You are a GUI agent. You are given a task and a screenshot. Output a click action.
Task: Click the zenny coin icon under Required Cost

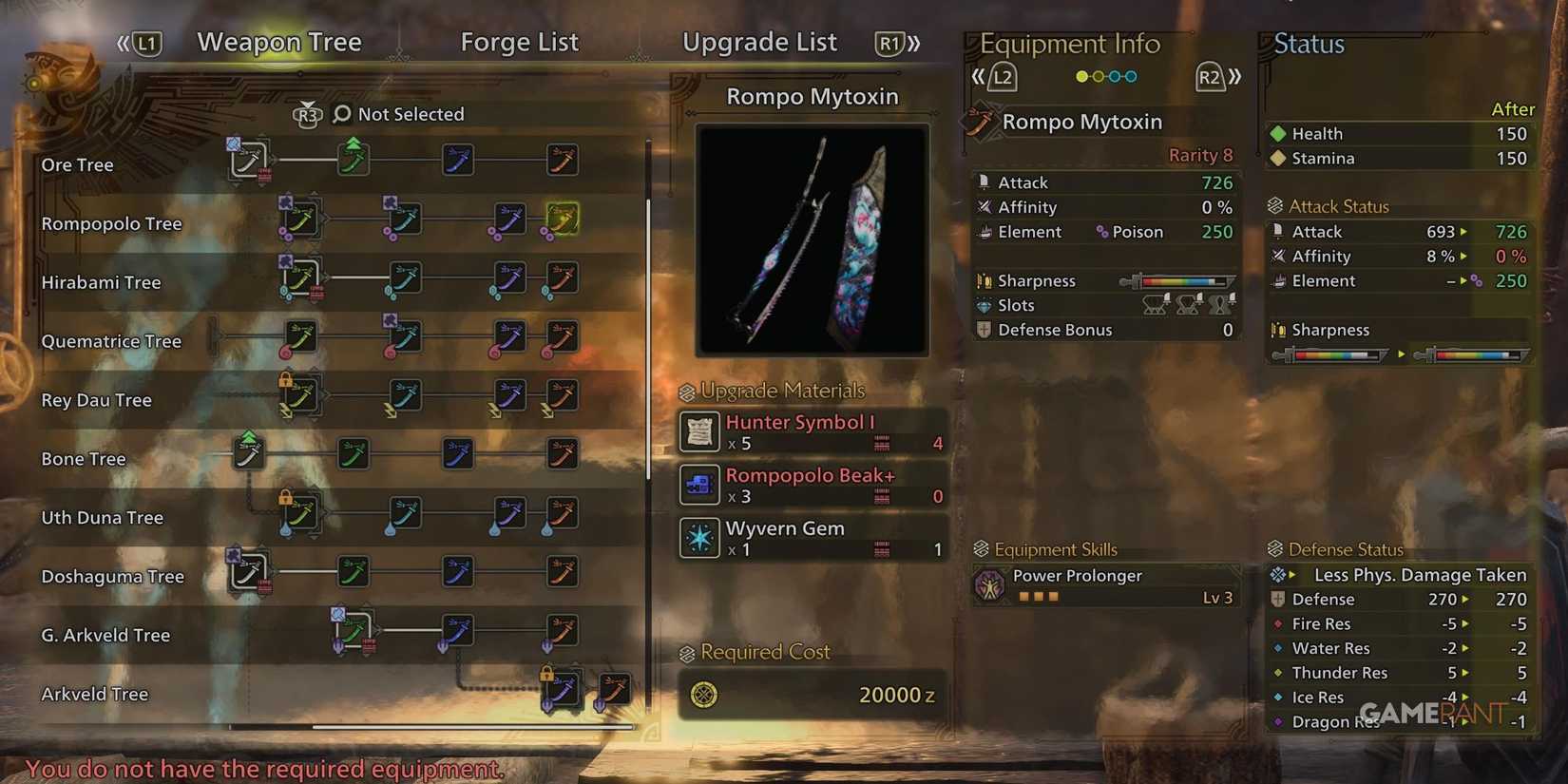click(x=704, y=695)
